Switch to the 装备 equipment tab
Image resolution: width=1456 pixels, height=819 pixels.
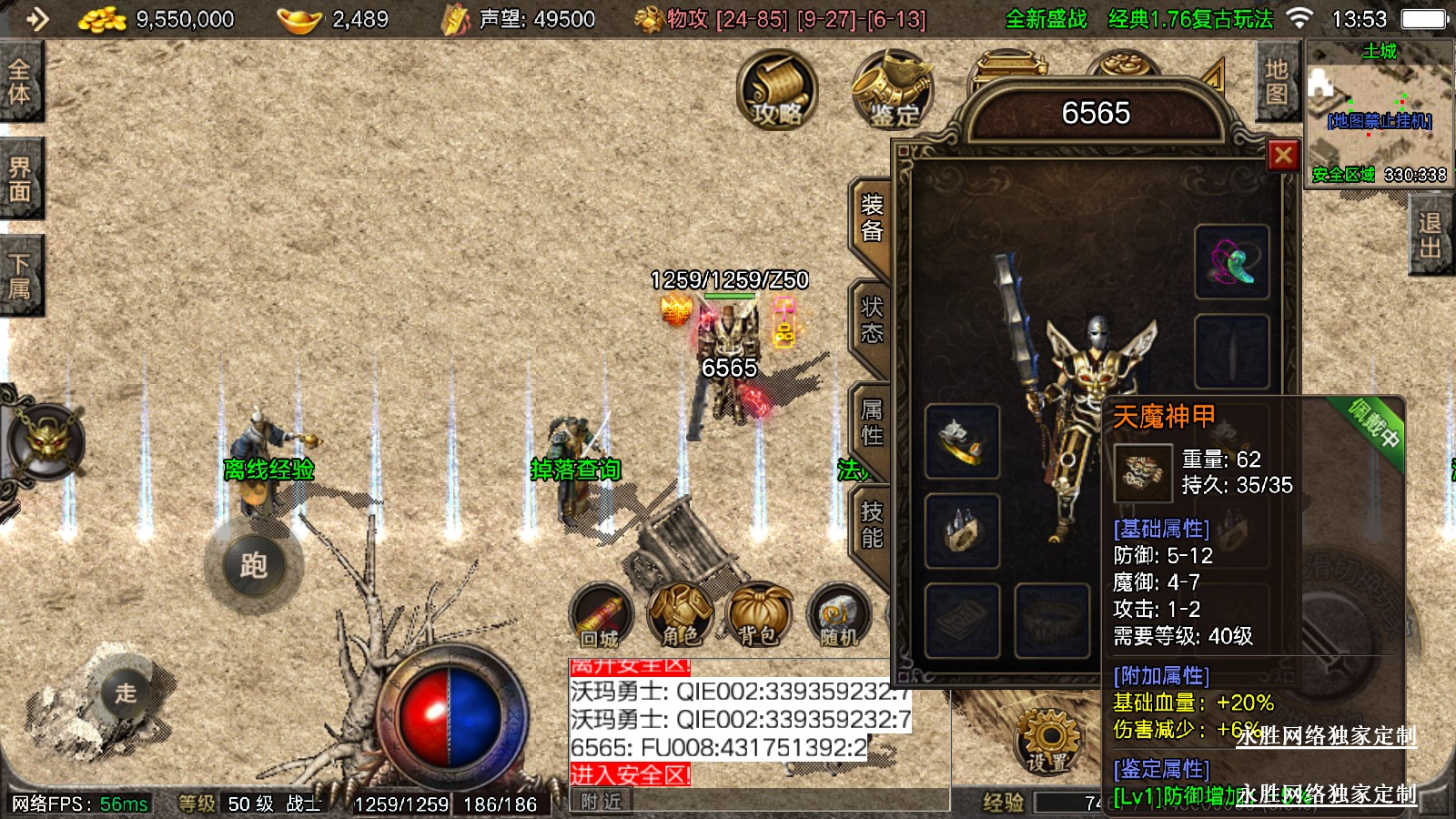(x=871, y=218)
